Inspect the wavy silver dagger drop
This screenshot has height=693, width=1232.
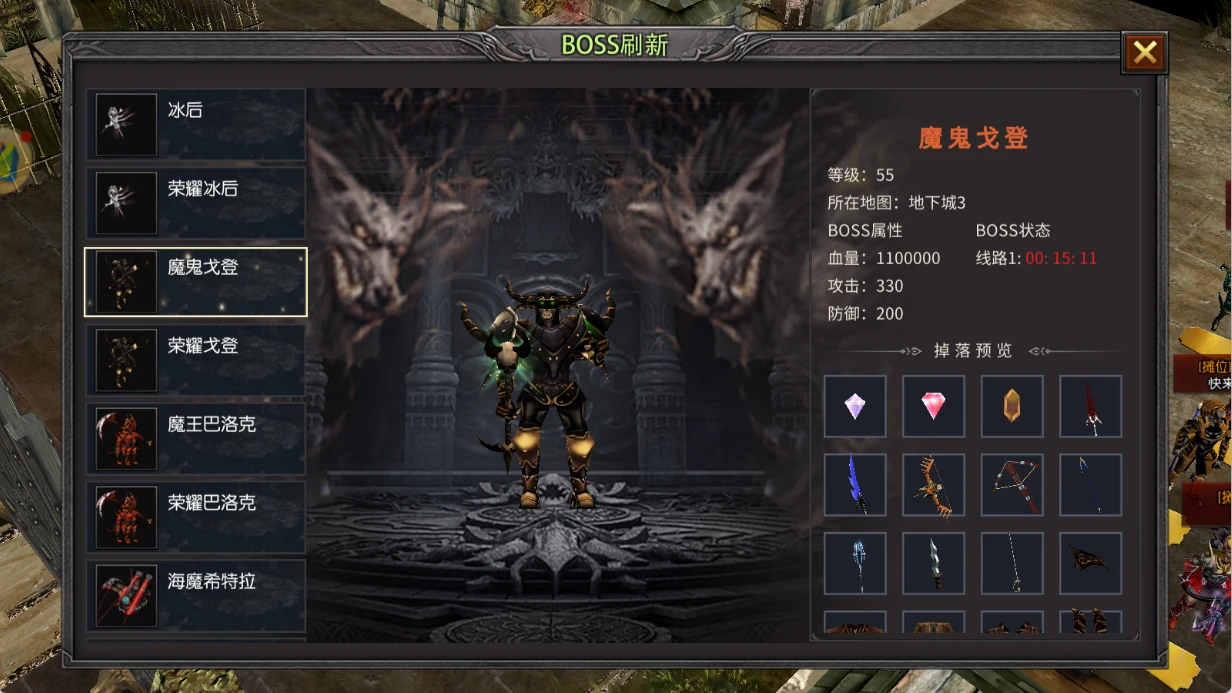[933, 563]
